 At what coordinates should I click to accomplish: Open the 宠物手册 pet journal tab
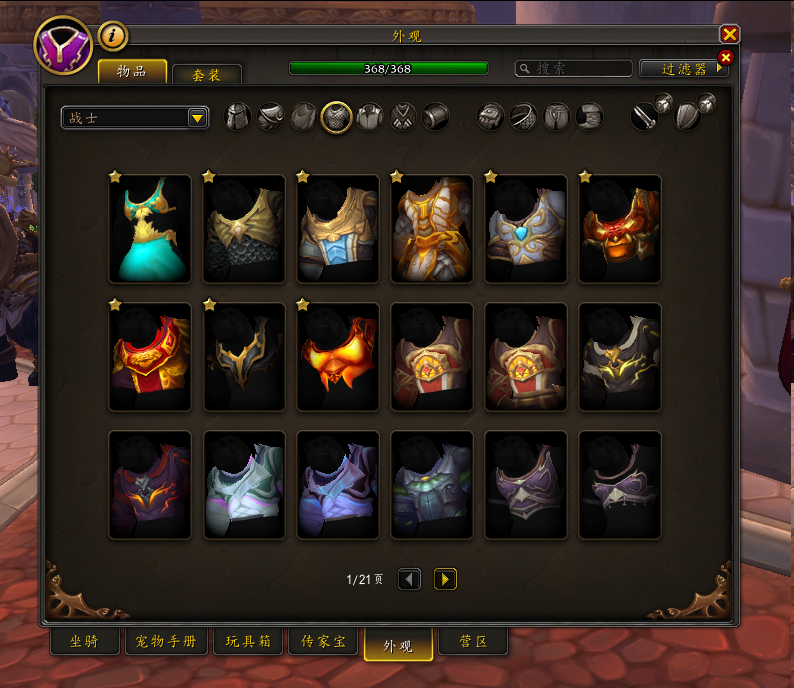click(x=167, y=642)
